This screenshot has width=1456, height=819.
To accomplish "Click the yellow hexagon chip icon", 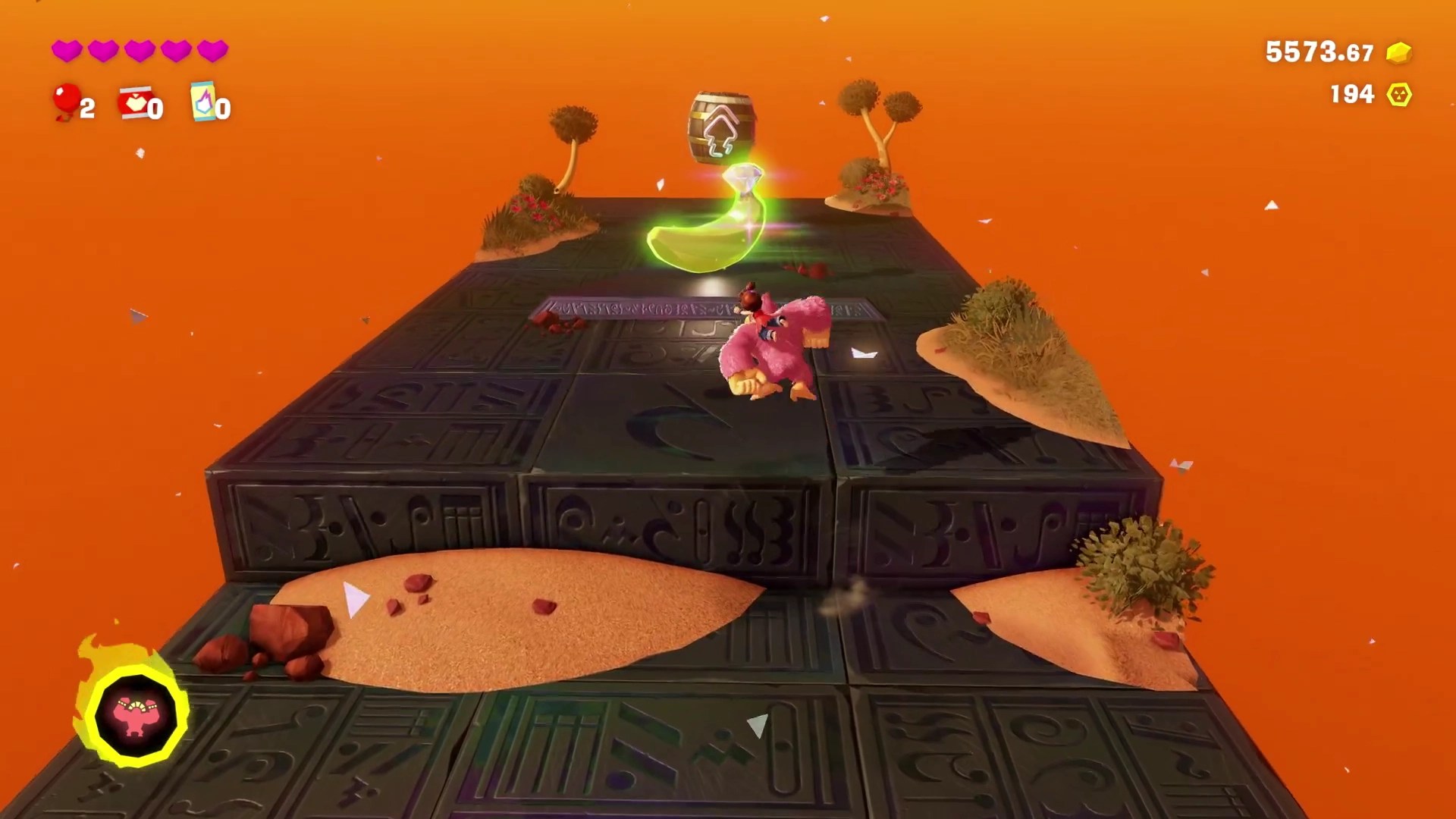I will (x=1399, y=95).
